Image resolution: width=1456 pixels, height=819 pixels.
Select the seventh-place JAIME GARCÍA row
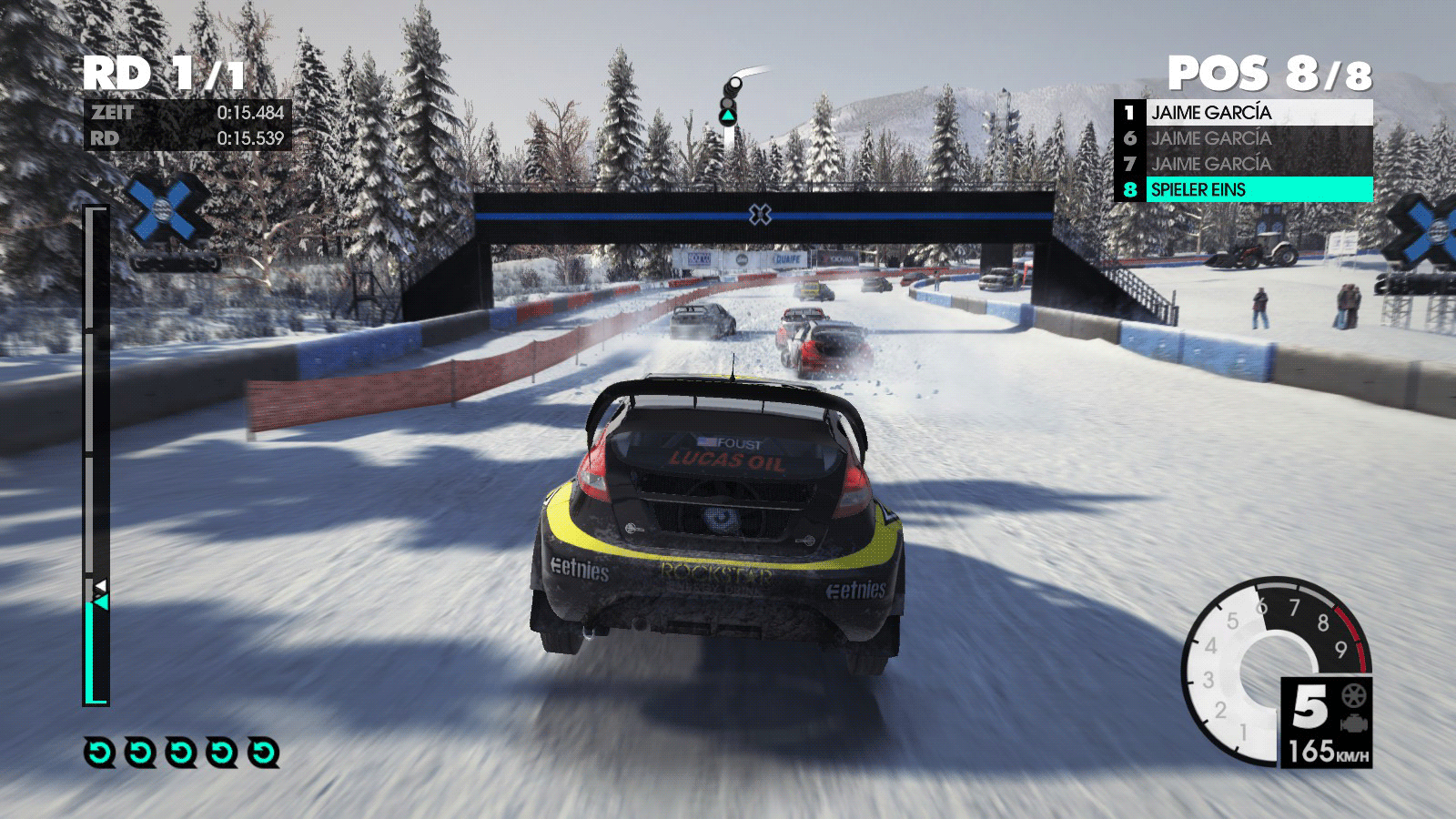pos(1243,164)
